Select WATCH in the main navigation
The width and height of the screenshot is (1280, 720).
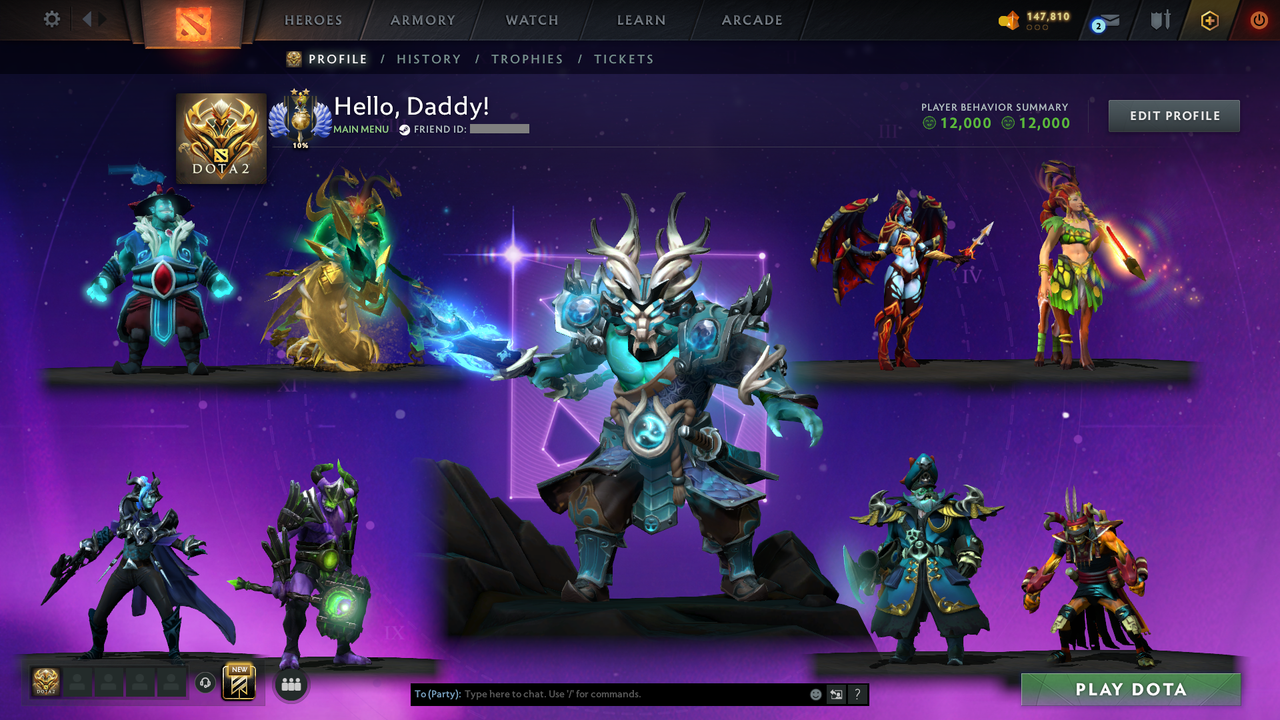(x=531, y=20)
